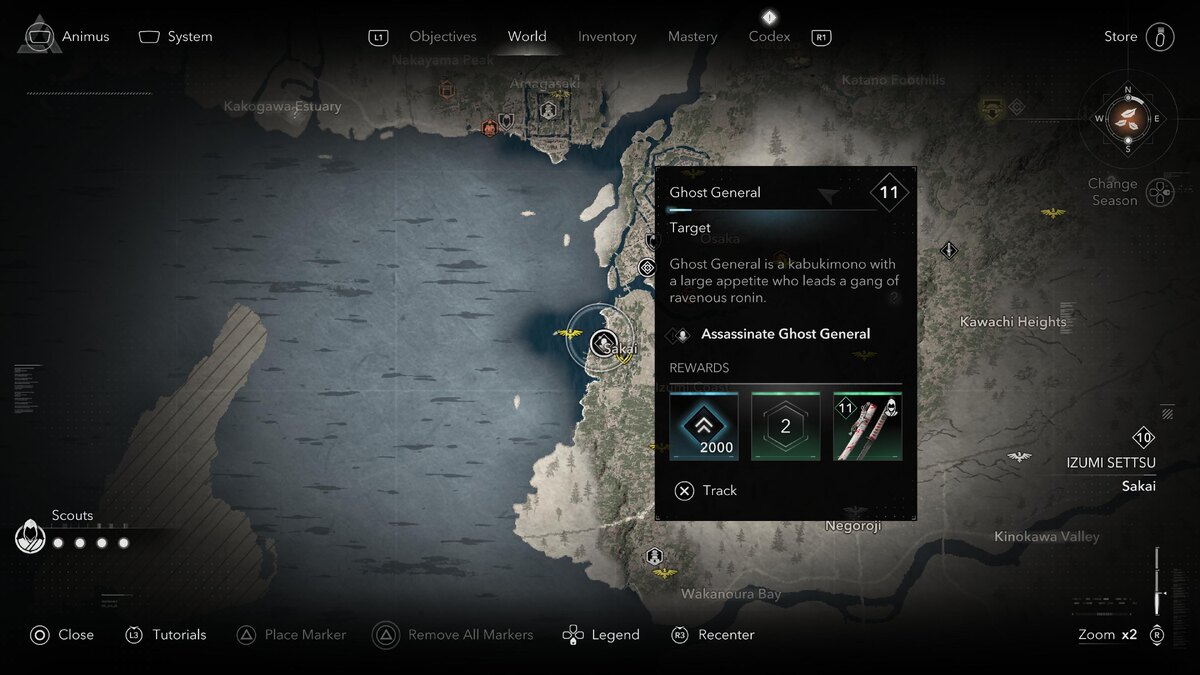Switch to the World tab

coord(527,37)
